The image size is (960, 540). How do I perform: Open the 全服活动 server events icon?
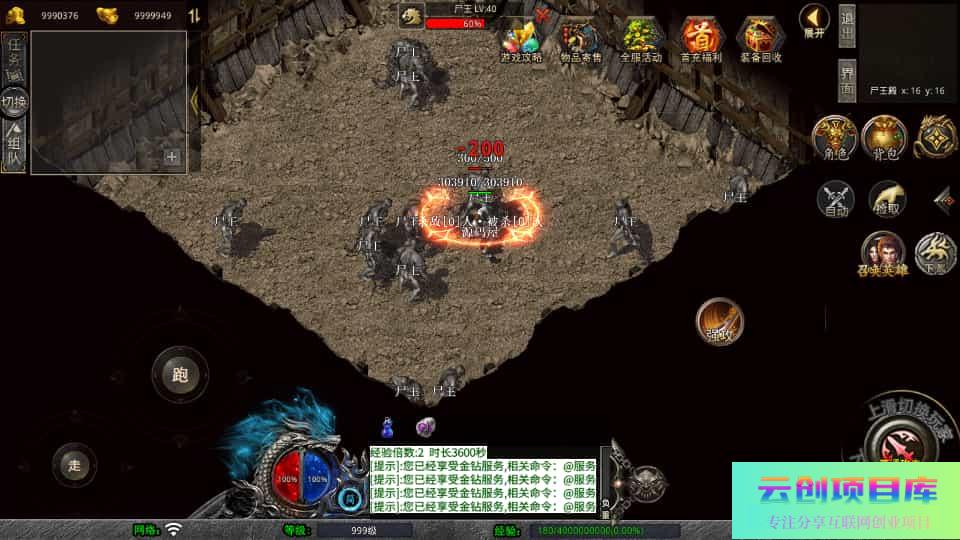tap(641, 40)
